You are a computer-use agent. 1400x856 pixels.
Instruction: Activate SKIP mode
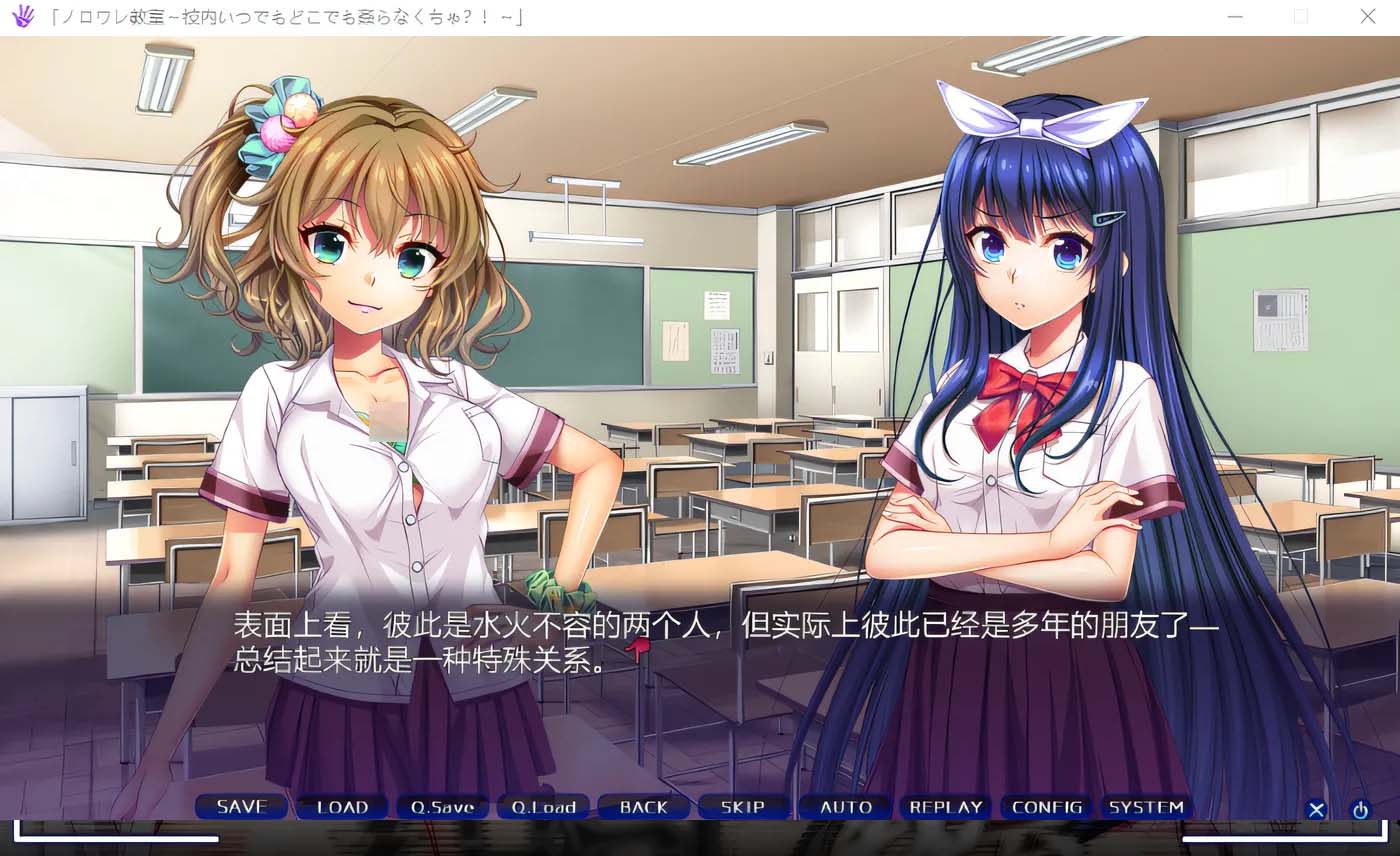tap(743, 807)
